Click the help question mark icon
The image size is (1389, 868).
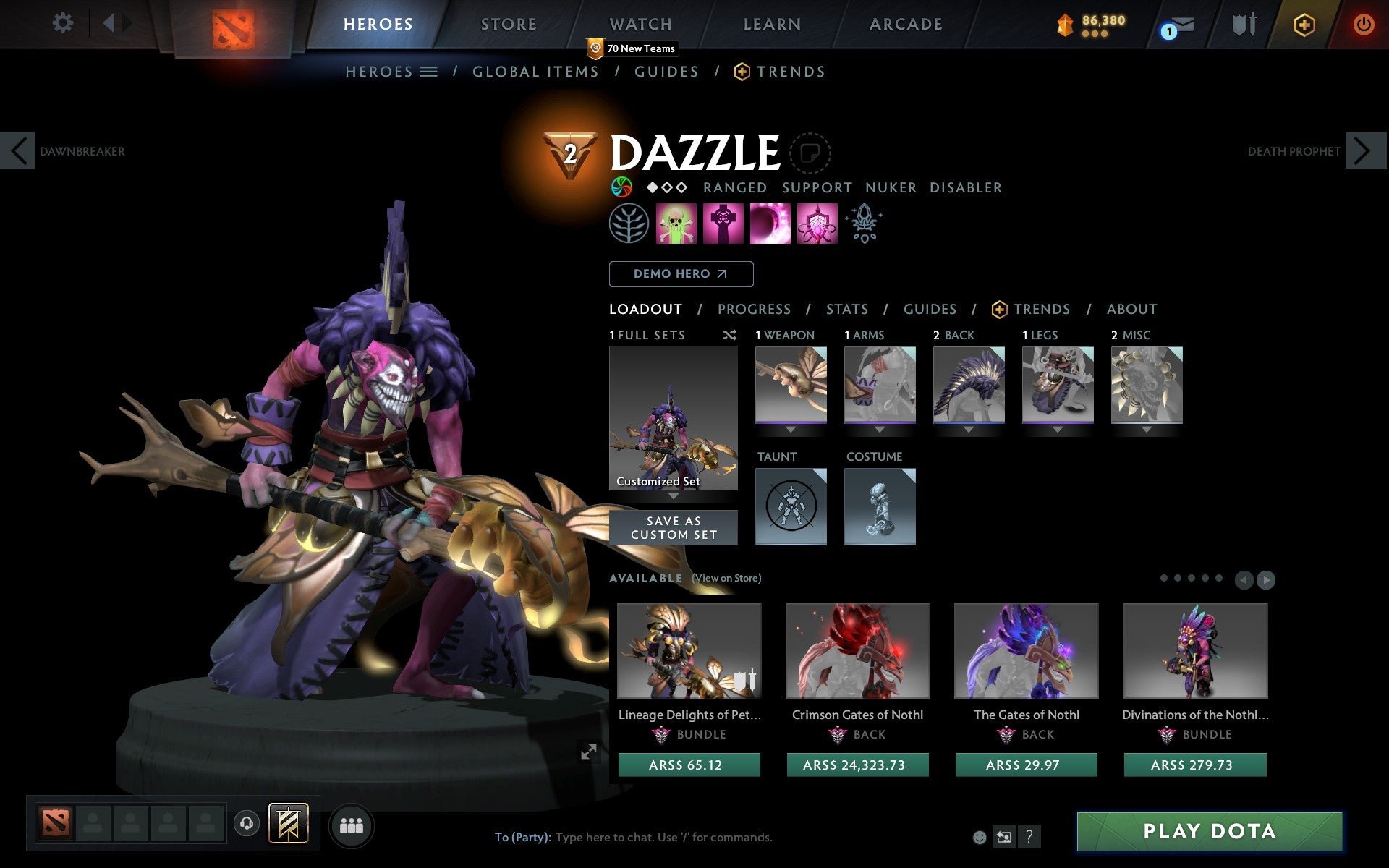pyautogui.click(x=1030, y=838)
